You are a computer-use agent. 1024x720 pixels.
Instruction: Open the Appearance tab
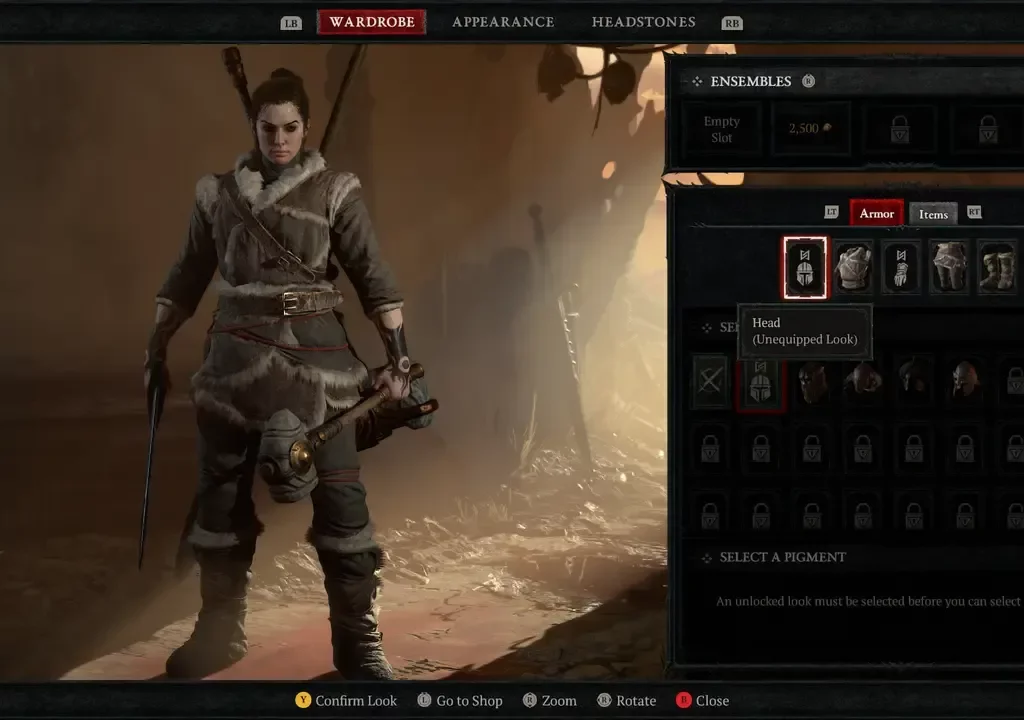(x=503, y=22)
